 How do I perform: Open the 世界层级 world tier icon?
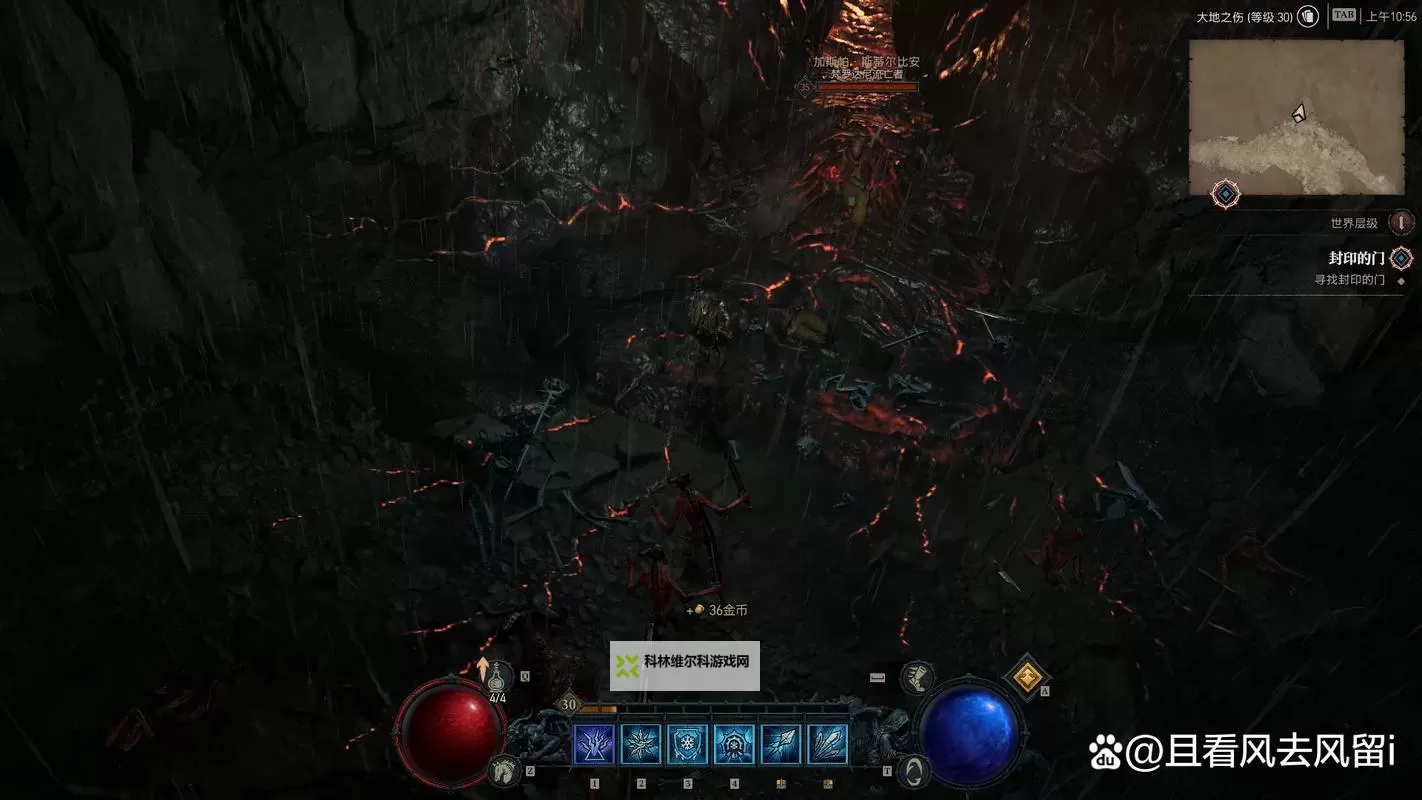[1402, 223]
